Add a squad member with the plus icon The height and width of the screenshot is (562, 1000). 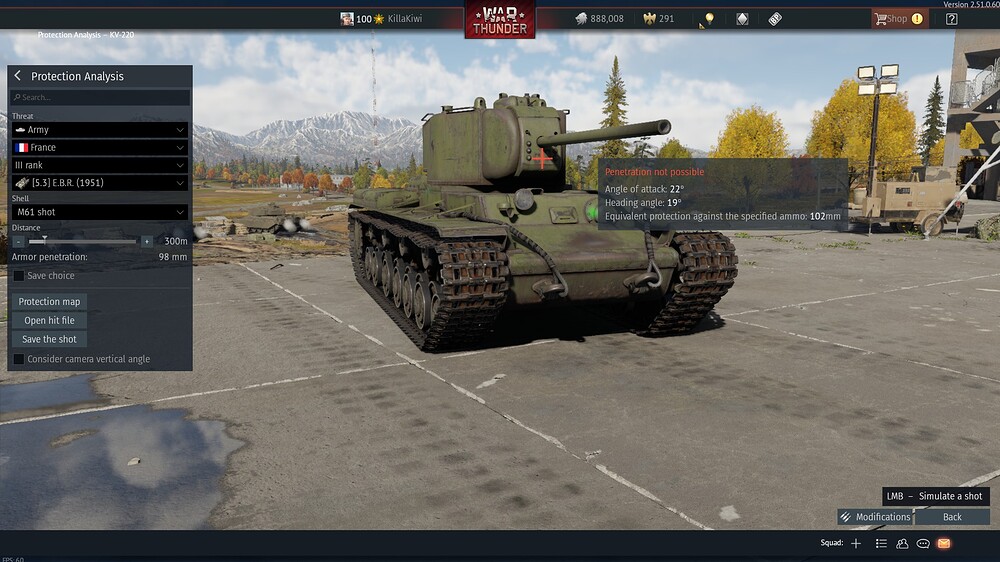(x=856, y=543)
